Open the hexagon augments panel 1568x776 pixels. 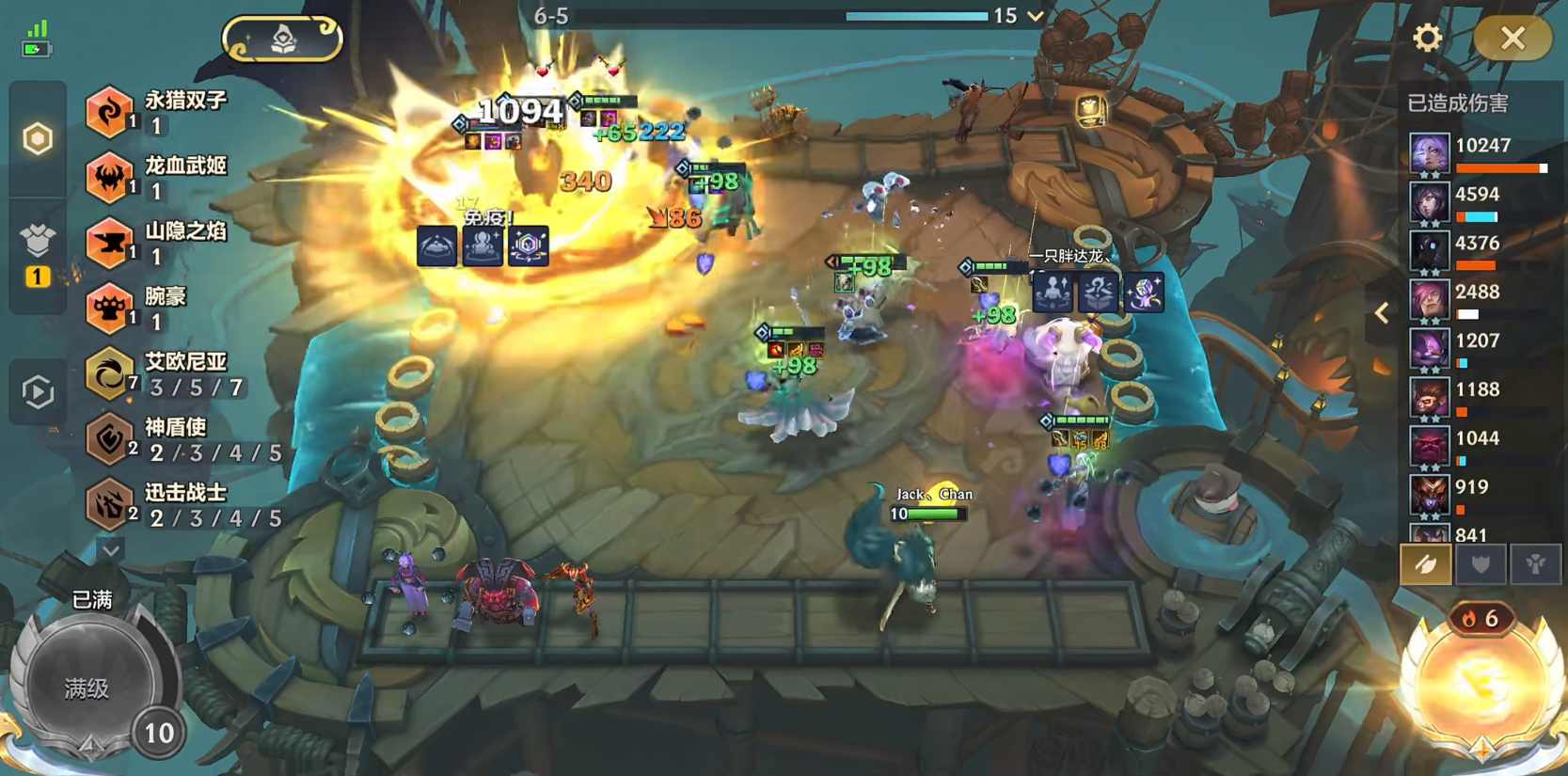[x=38, y=139]
